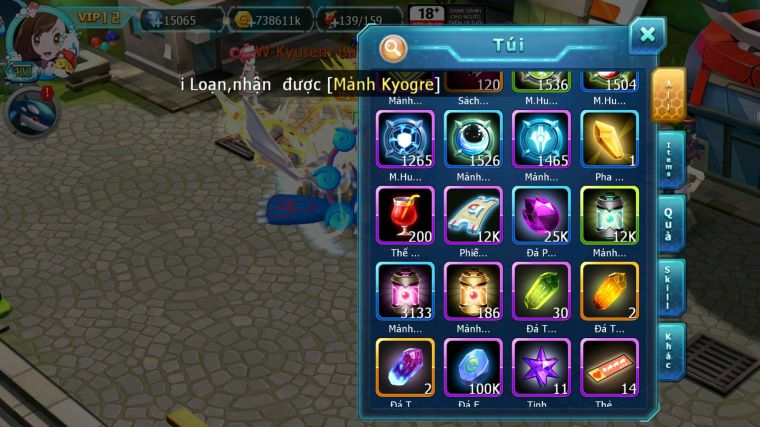Show the Khác category tab
The height and width of the screenshot is (427, 760).
click(x=670, y=349)
